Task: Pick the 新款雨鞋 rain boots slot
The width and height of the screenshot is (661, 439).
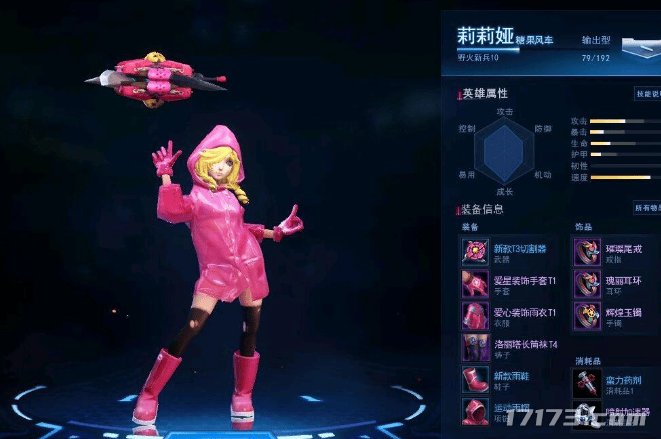Action: click(474, 381)
